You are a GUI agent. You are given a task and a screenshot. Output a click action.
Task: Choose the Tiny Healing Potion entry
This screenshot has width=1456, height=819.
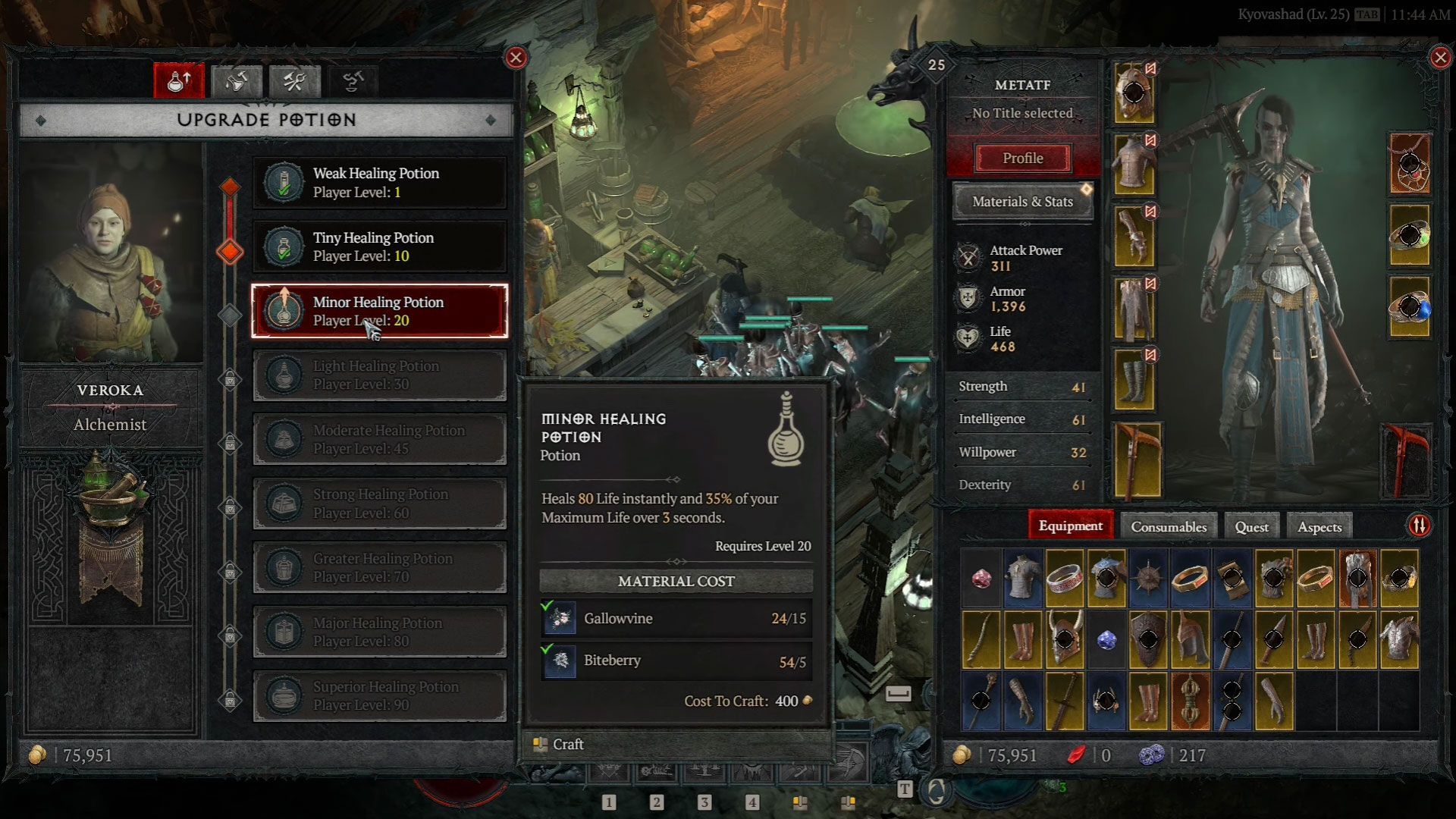(379, 247)
